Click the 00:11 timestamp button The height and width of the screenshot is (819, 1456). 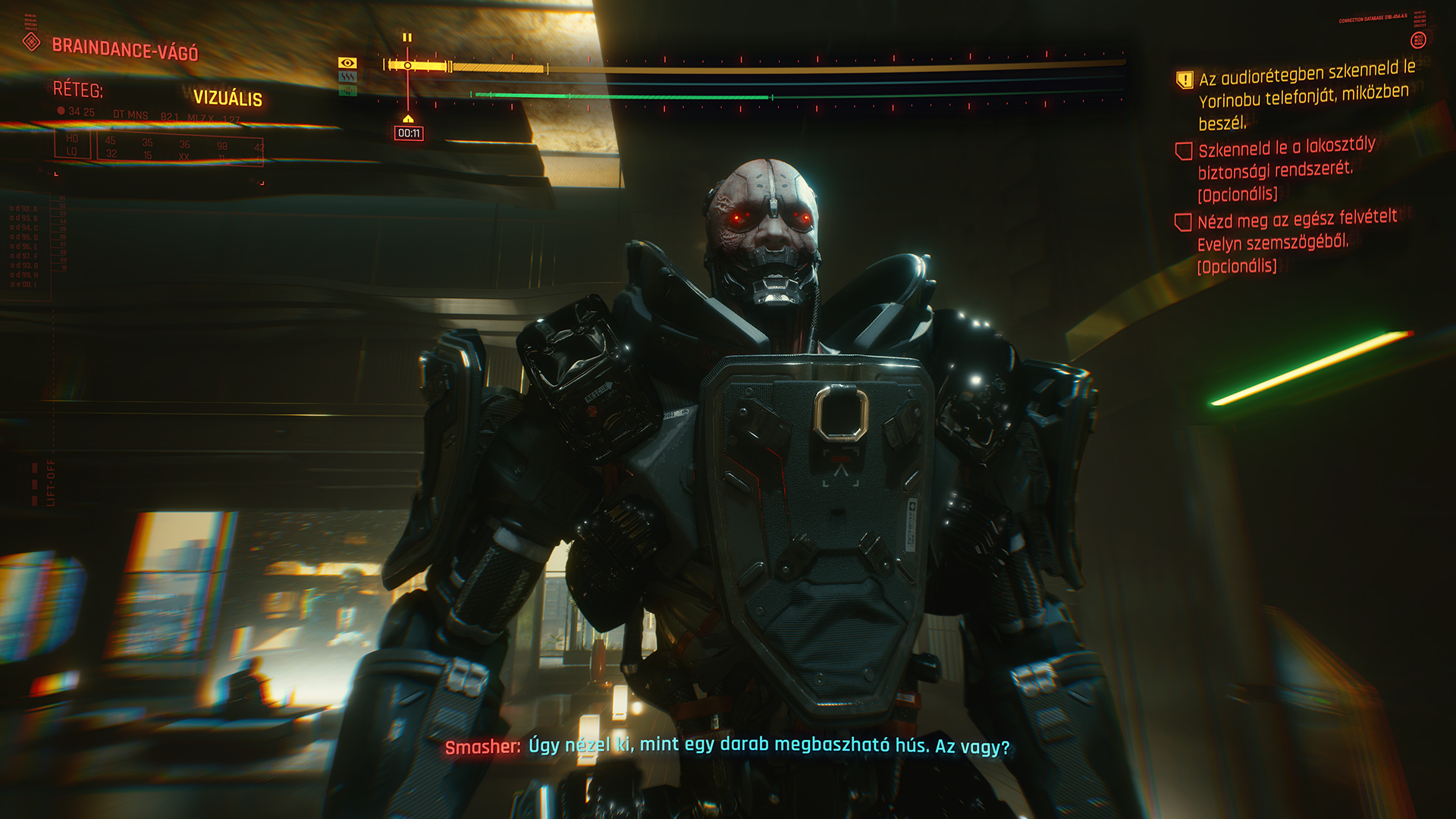[x=409, y=133]
